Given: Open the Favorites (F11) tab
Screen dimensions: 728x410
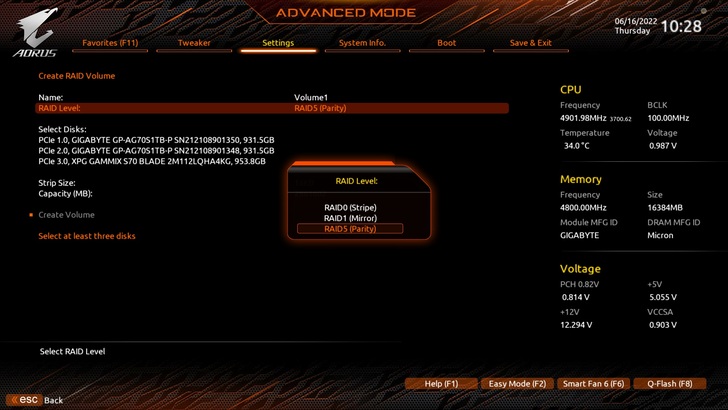Looking at the screenshot, I should pos(110,43).
